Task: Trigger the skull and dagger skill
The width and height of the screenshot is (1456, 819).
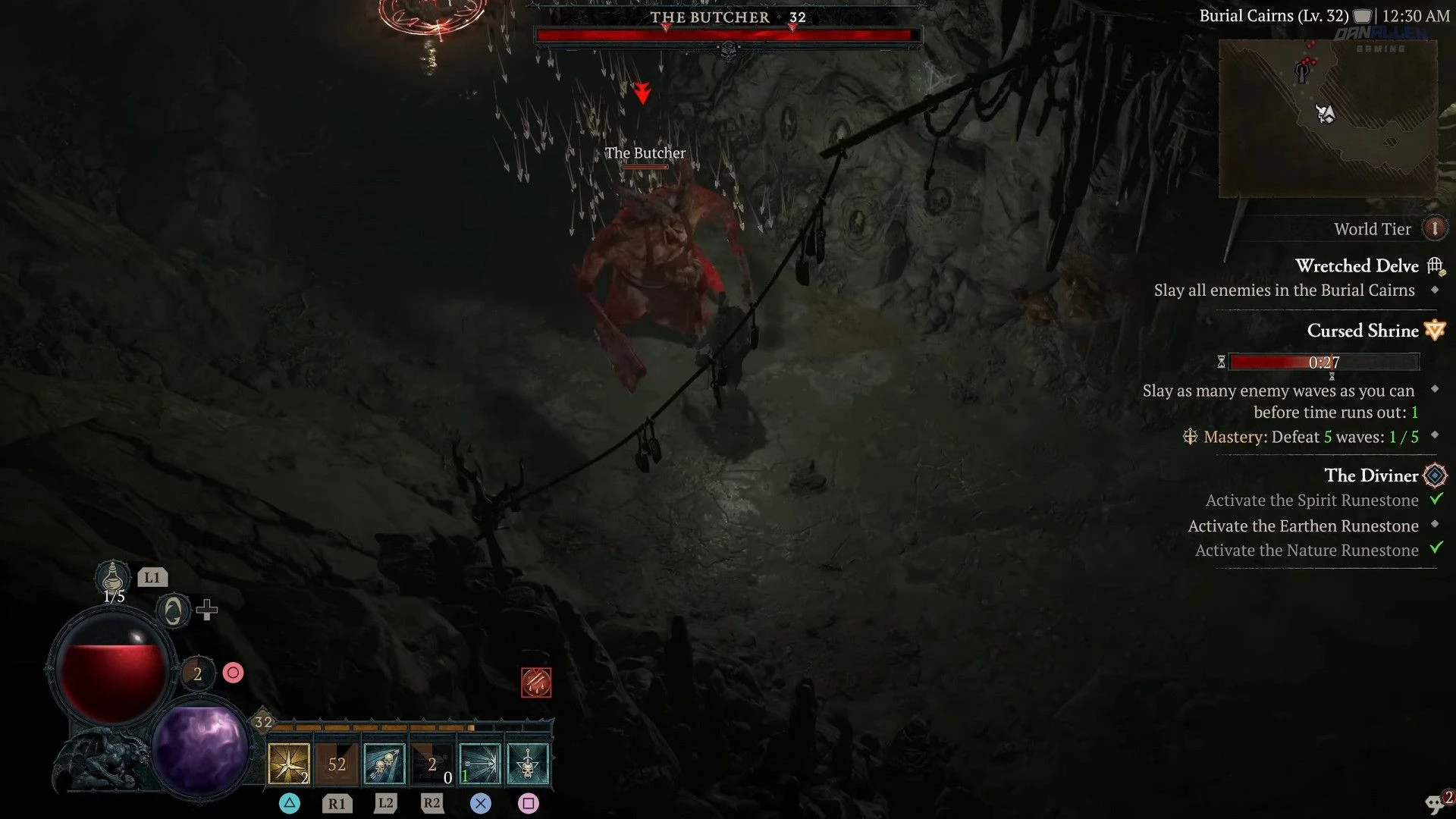Action: (528, 764)
